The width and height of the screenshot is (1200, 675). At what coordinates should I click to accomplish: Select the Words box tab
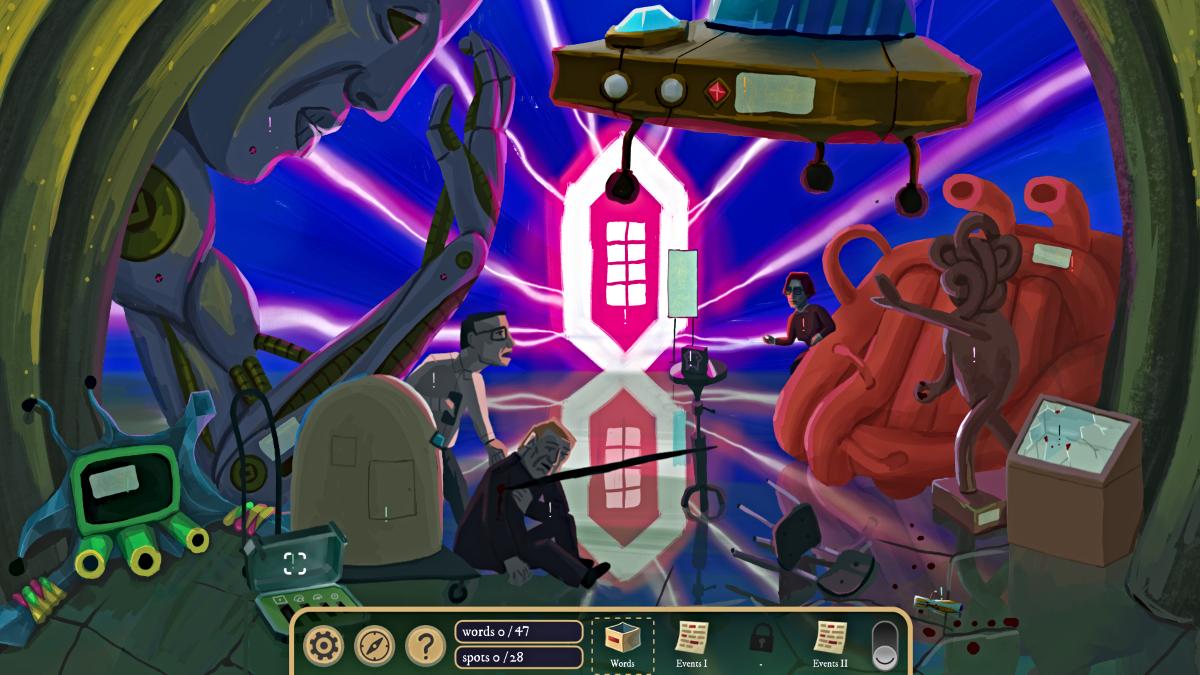pyautogui.click(x=622, y=643)
